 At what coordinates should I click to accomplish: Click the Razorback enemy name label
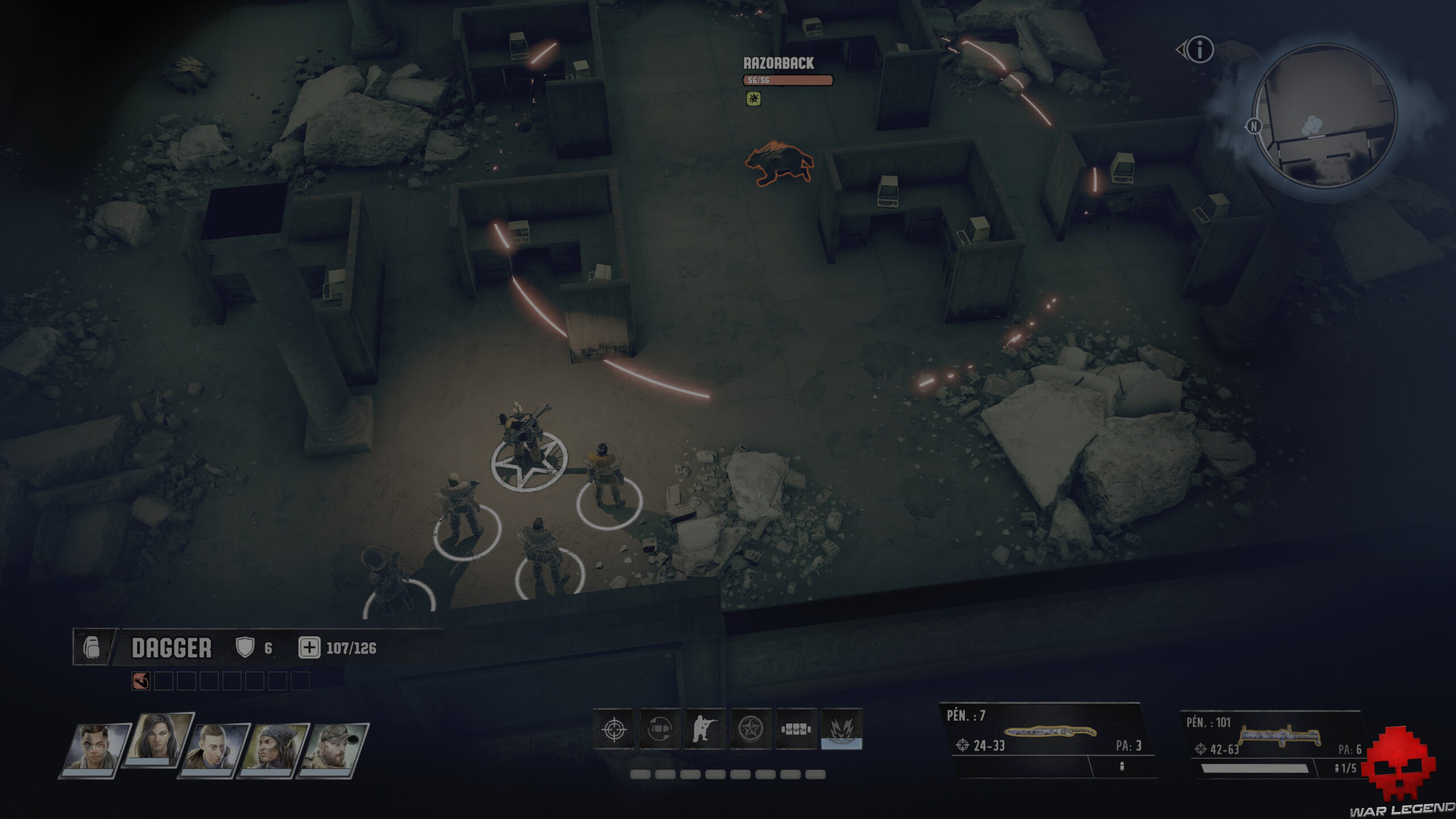point(777,64)
